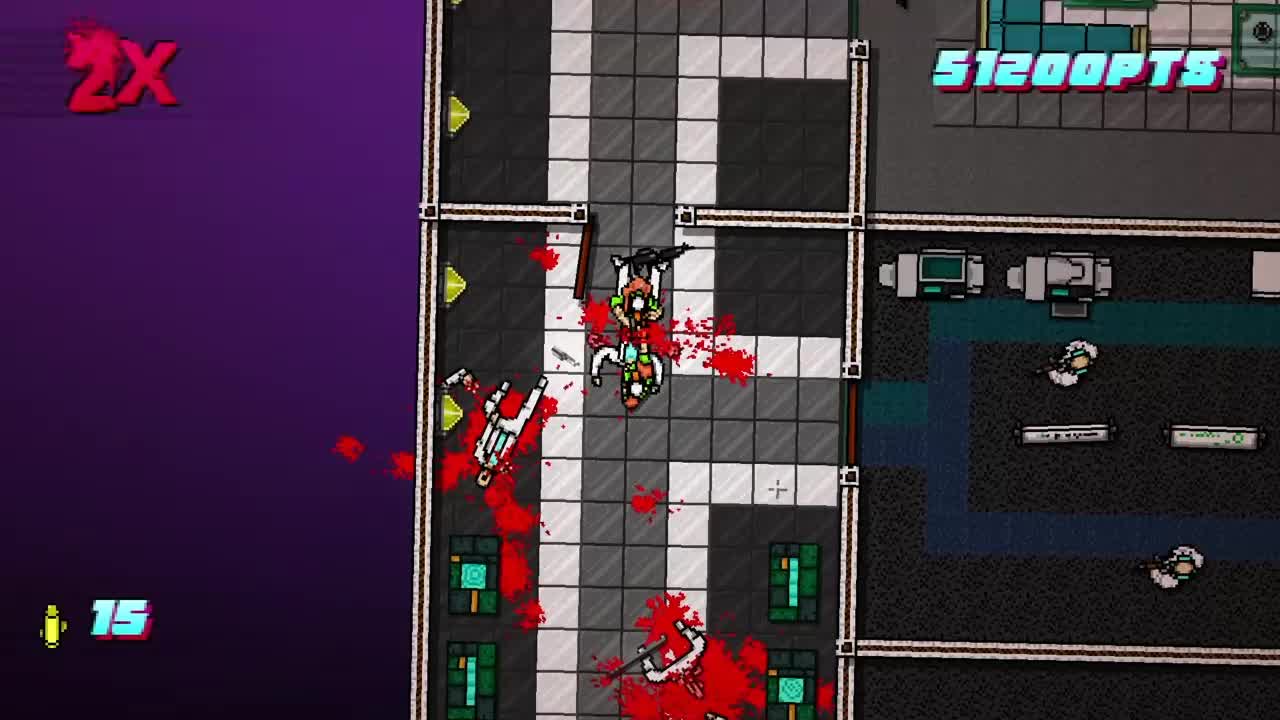Click the white bench table on the right
The width and height of the screenshot is (1280, 720).
coord(1065,434)
